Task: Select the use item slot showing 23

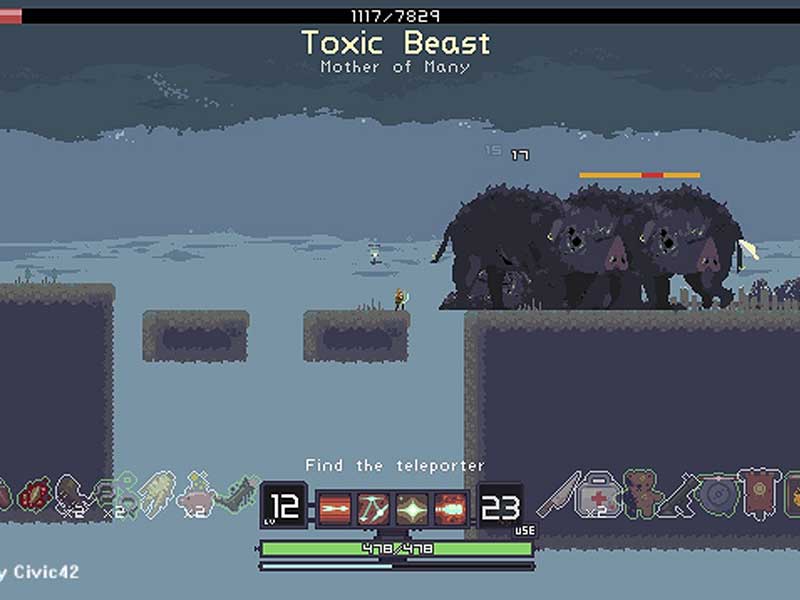Action: point(500,508)
